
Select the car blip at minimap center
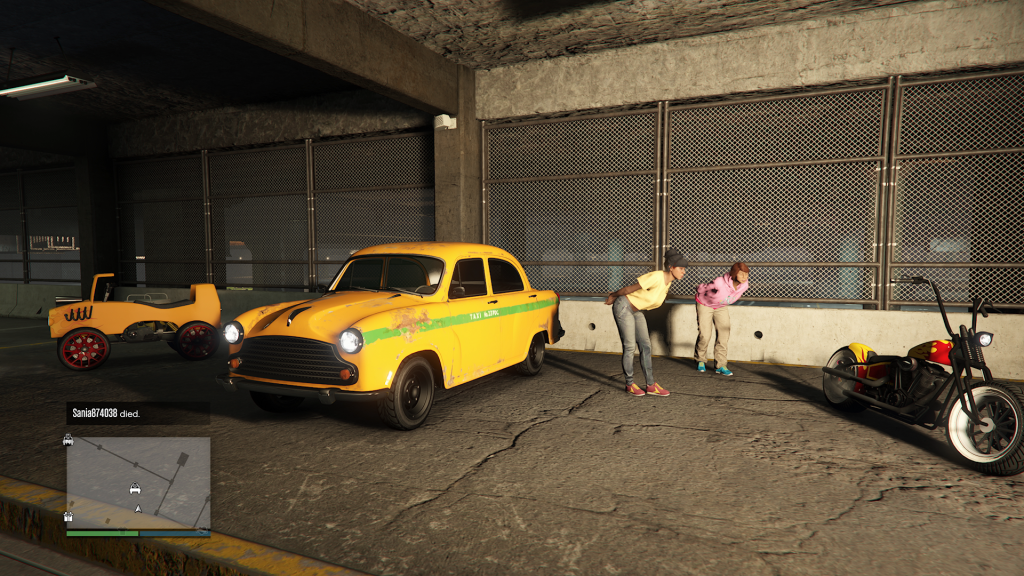(134, 489)
